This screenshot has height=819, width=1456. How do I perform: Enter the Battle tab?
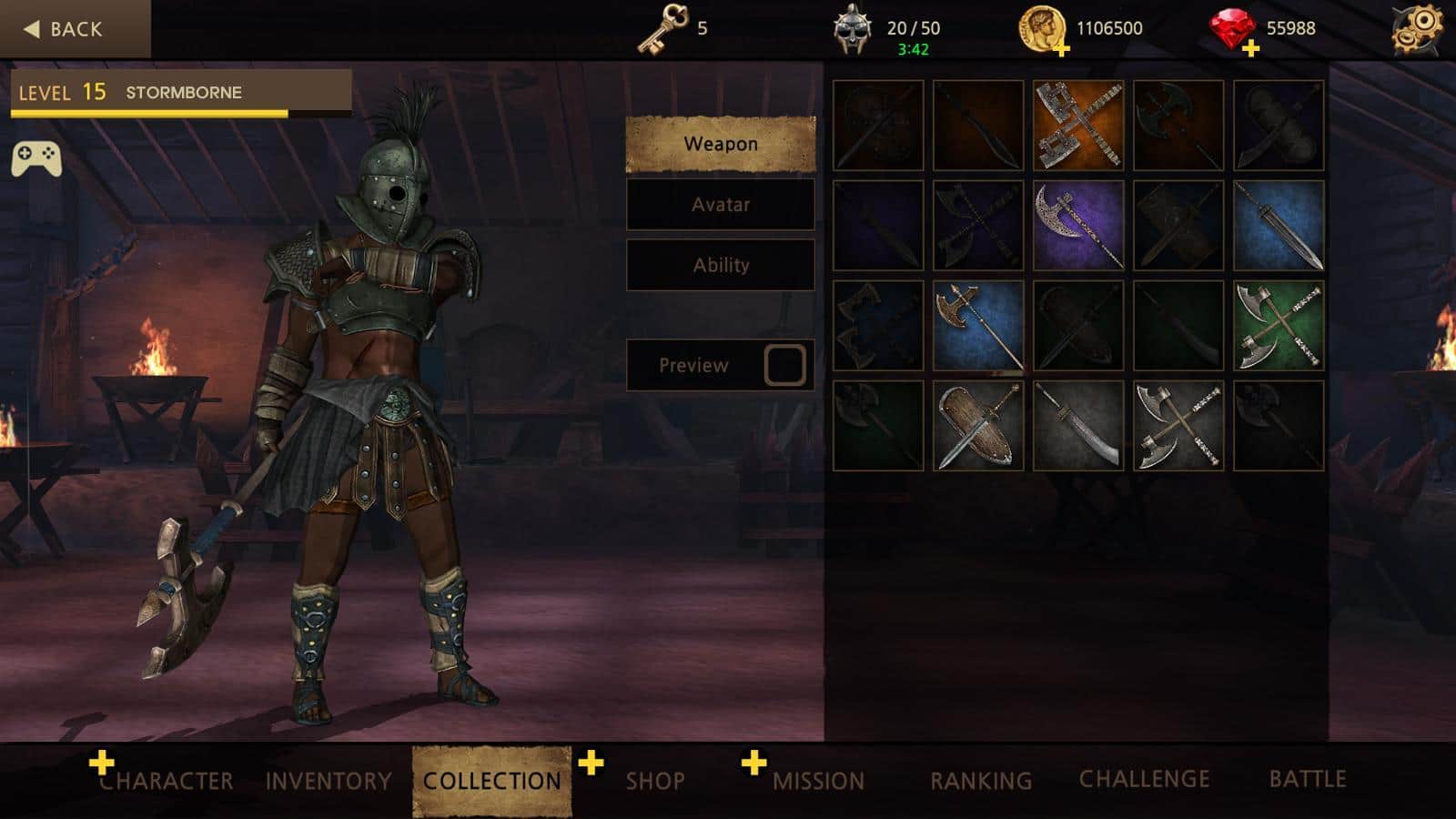1308,779
